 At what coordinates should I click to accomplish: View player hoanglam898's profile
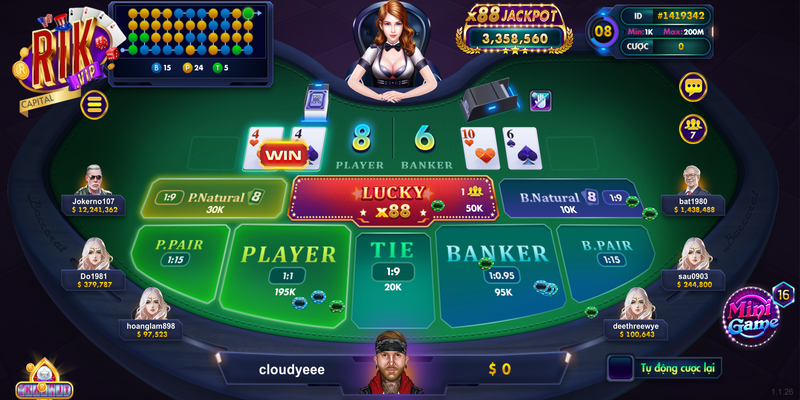click(x=153, y=302)
